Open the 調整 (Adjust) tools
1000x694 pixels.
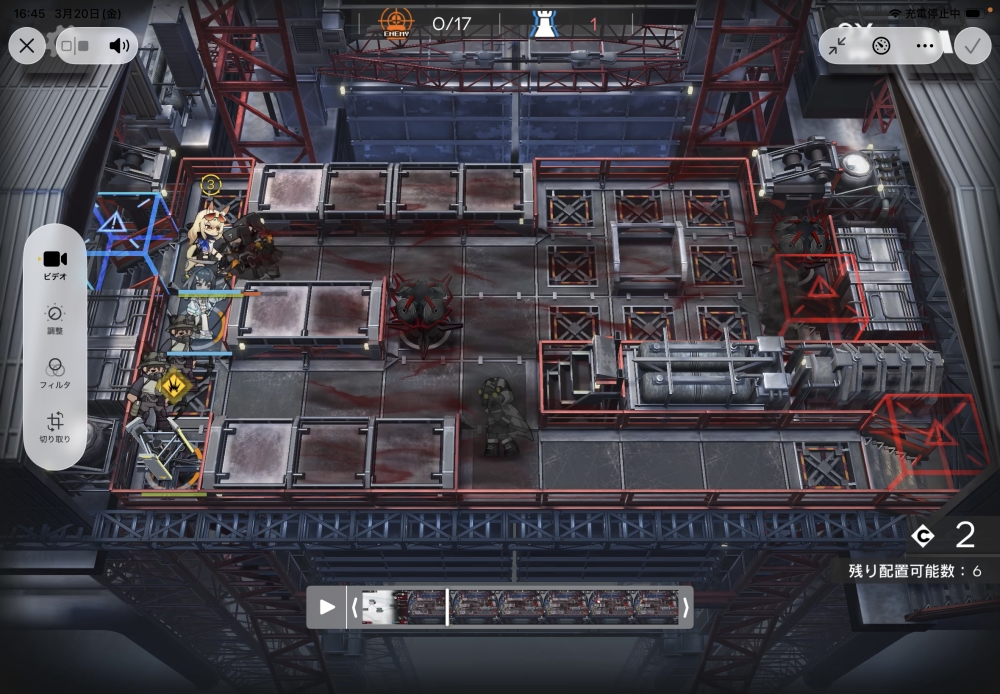(55, 318)
